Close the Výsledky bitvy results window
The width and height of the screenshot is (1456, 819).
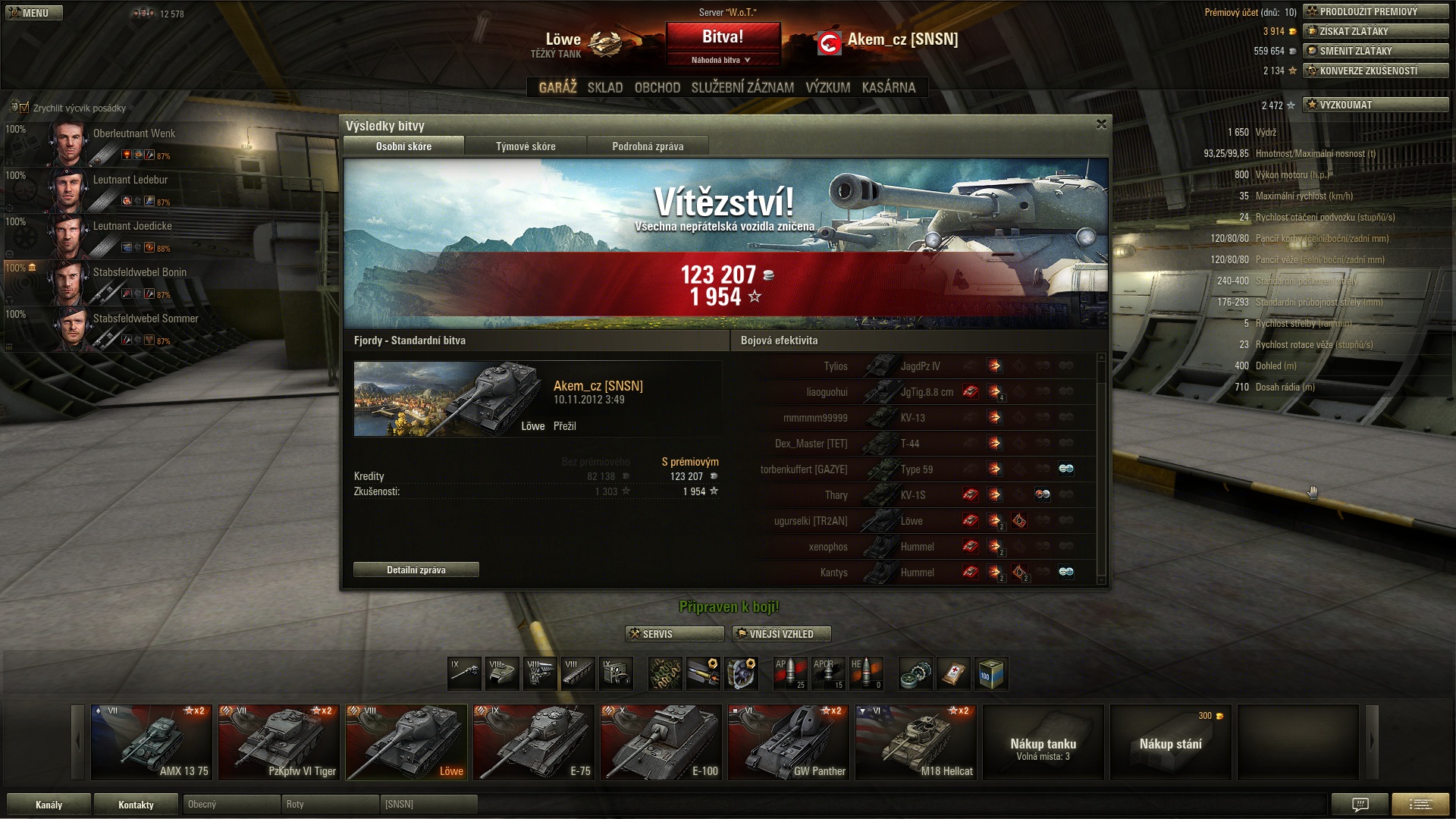pos(1101,124)
